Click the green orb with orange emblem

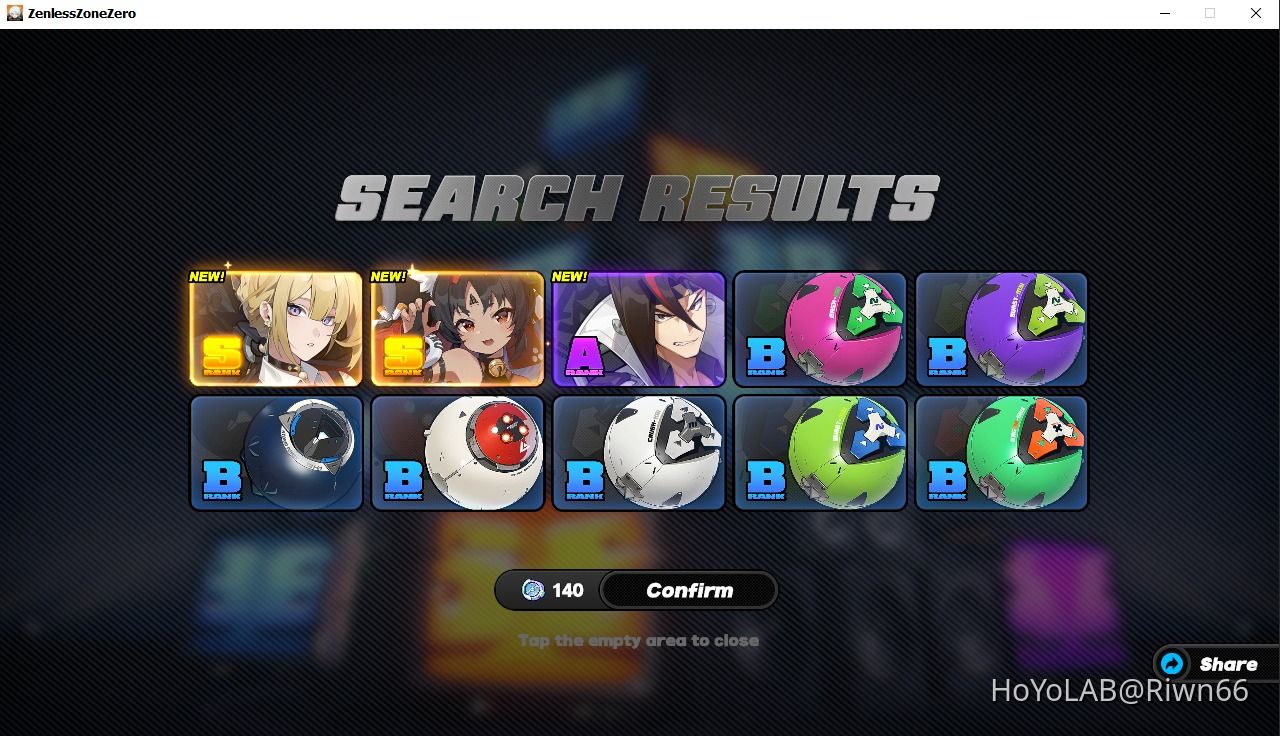(x=1001, y=451)
